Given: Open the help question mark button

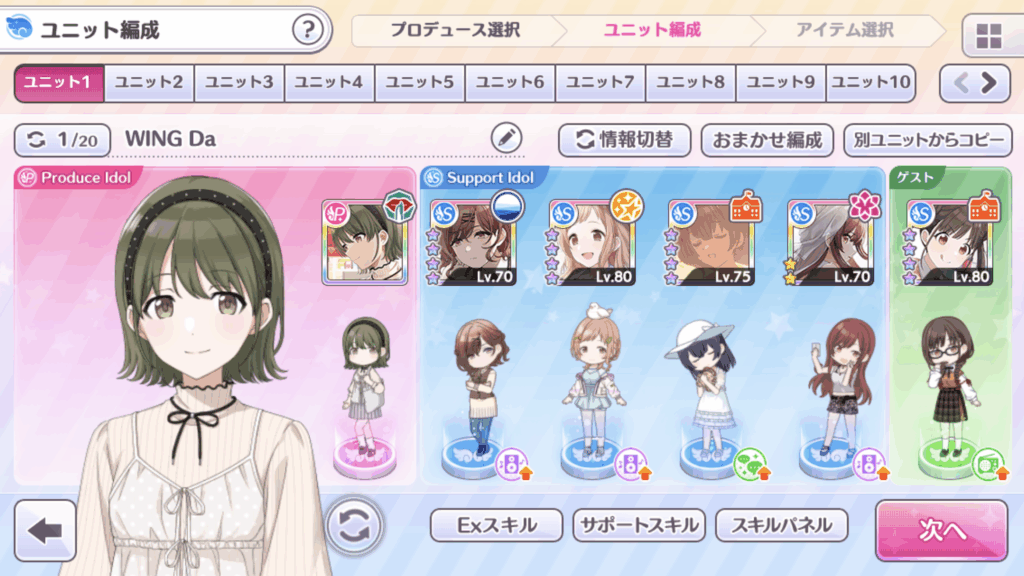Looking at the screenshot, I should click(309, 30).
